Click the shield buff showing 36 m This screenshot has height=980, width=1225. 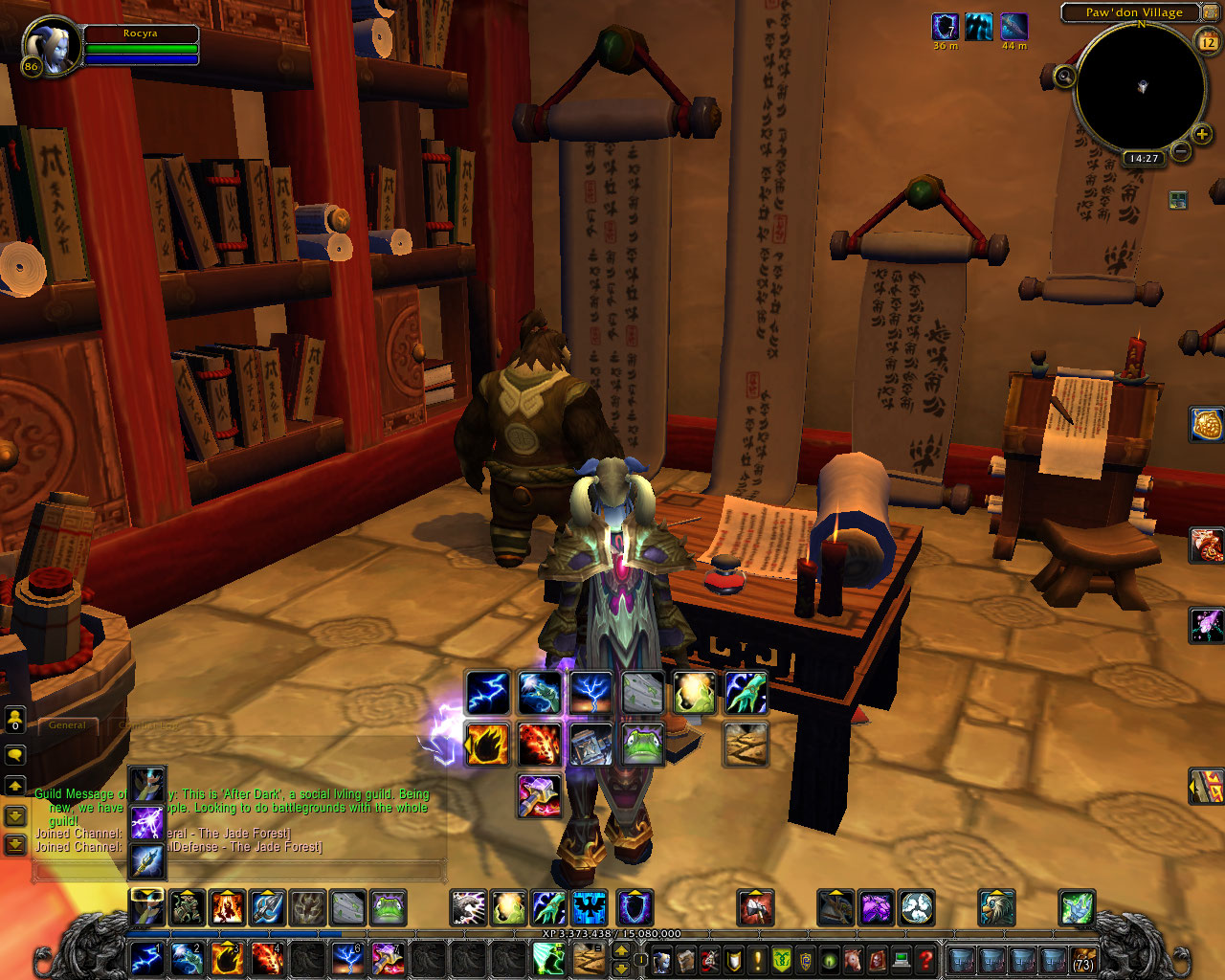click(946, 27)
